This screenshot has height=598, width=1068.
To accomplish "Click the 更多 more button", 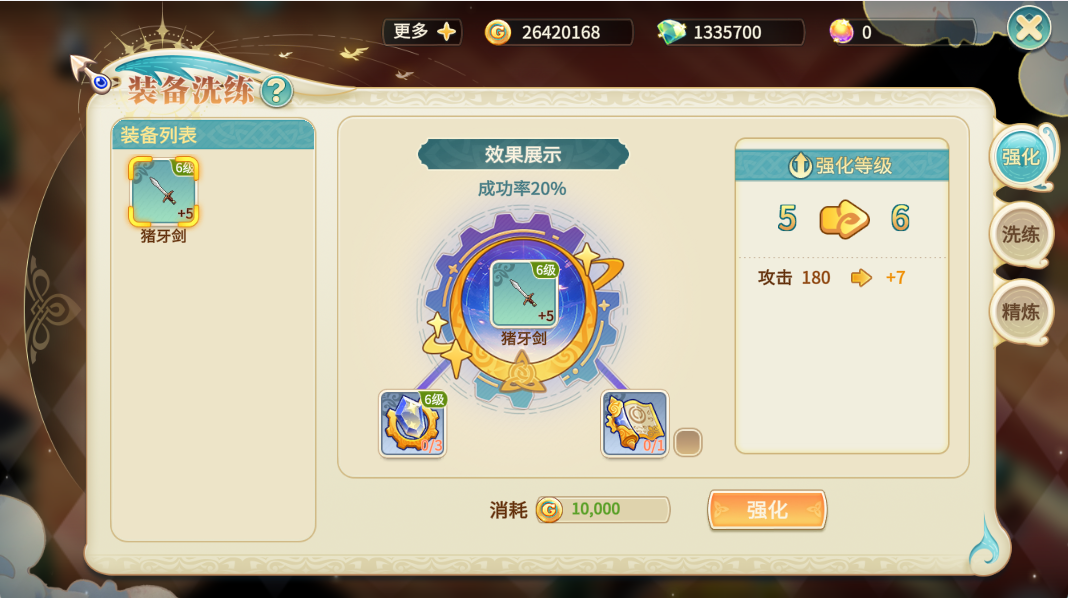I will click(x=423, y=32).
